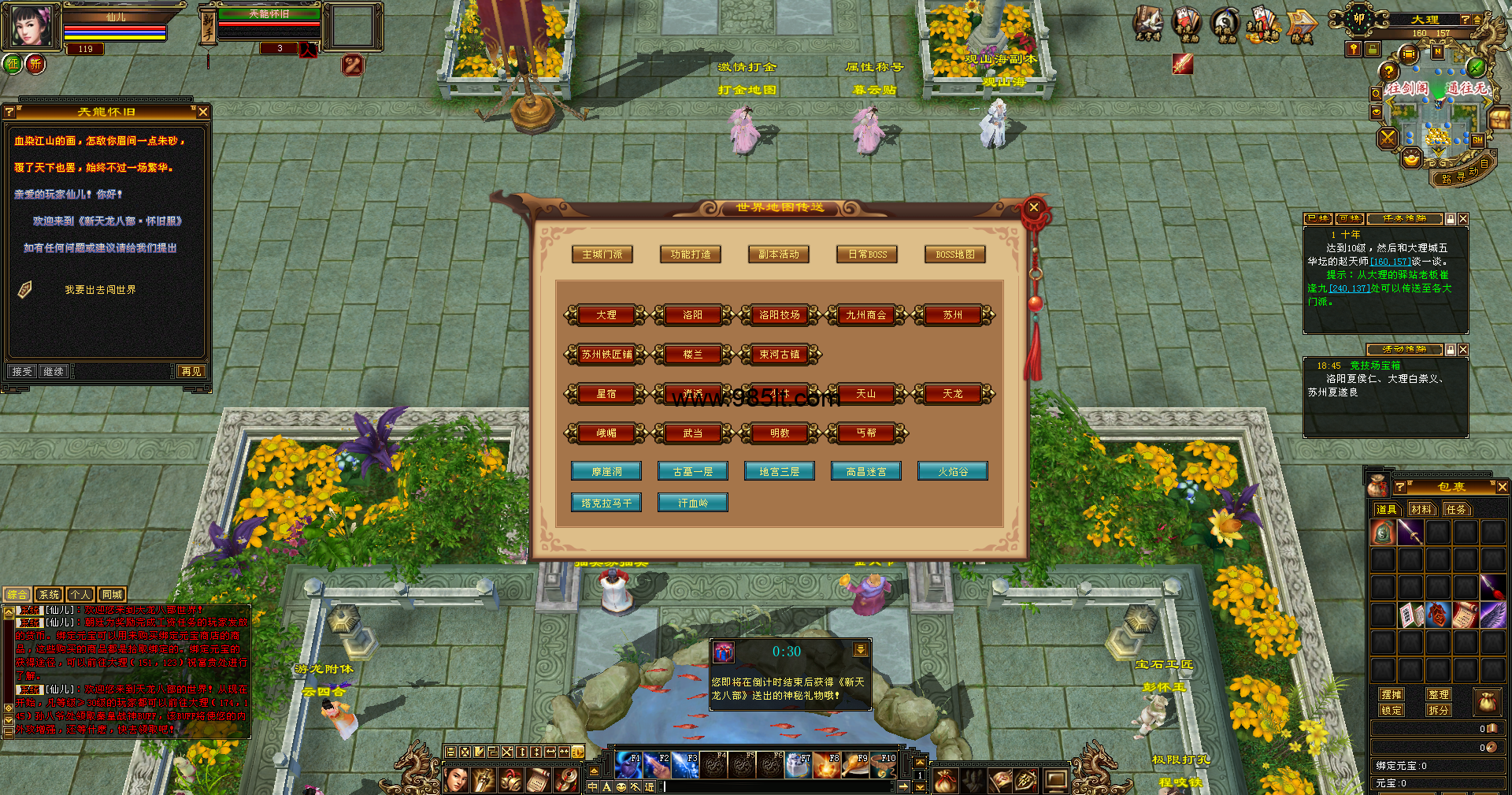Open the 副本活动 category
1512x795 pixels.
click(779, 254)
